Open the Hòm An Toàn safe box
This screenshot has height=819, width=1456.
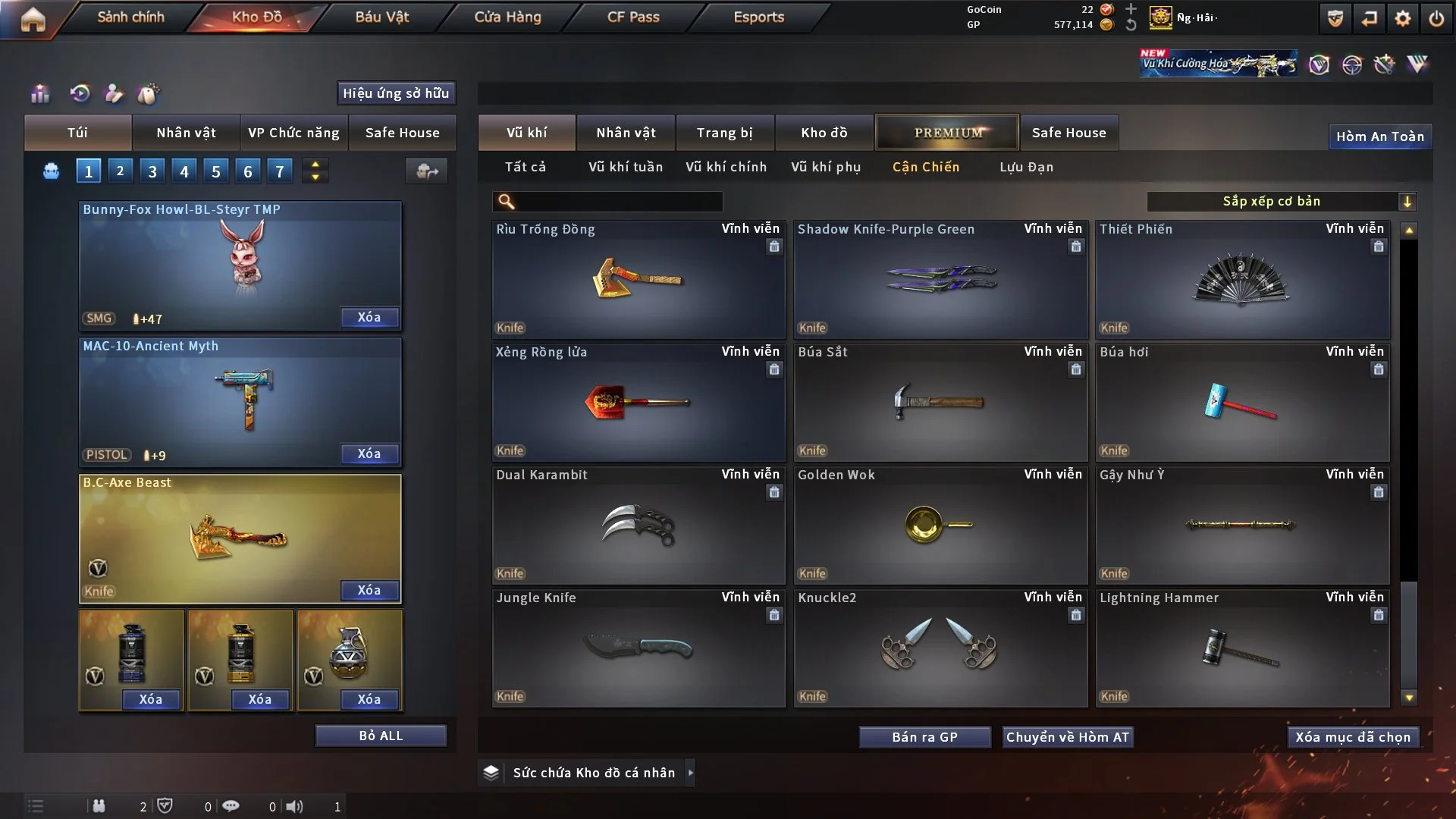(1379, 136)
